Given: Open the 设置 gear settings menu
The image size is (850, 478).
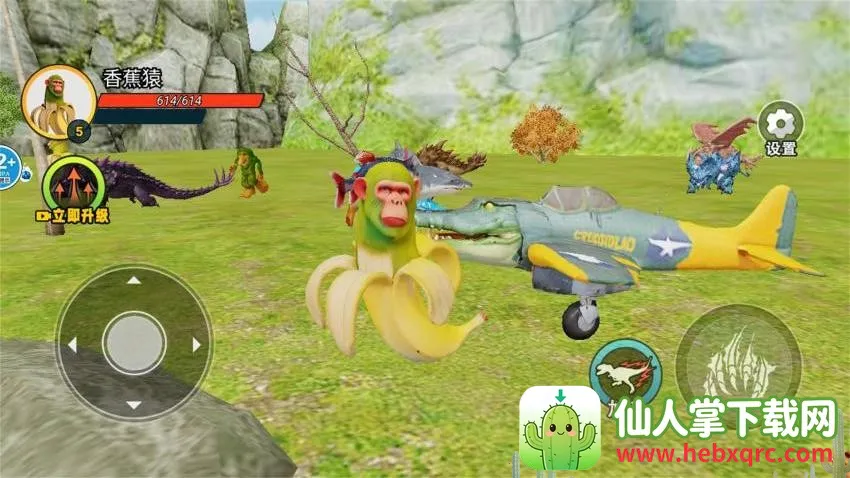Looking at the screenshot, I should [x=780, y=126].
